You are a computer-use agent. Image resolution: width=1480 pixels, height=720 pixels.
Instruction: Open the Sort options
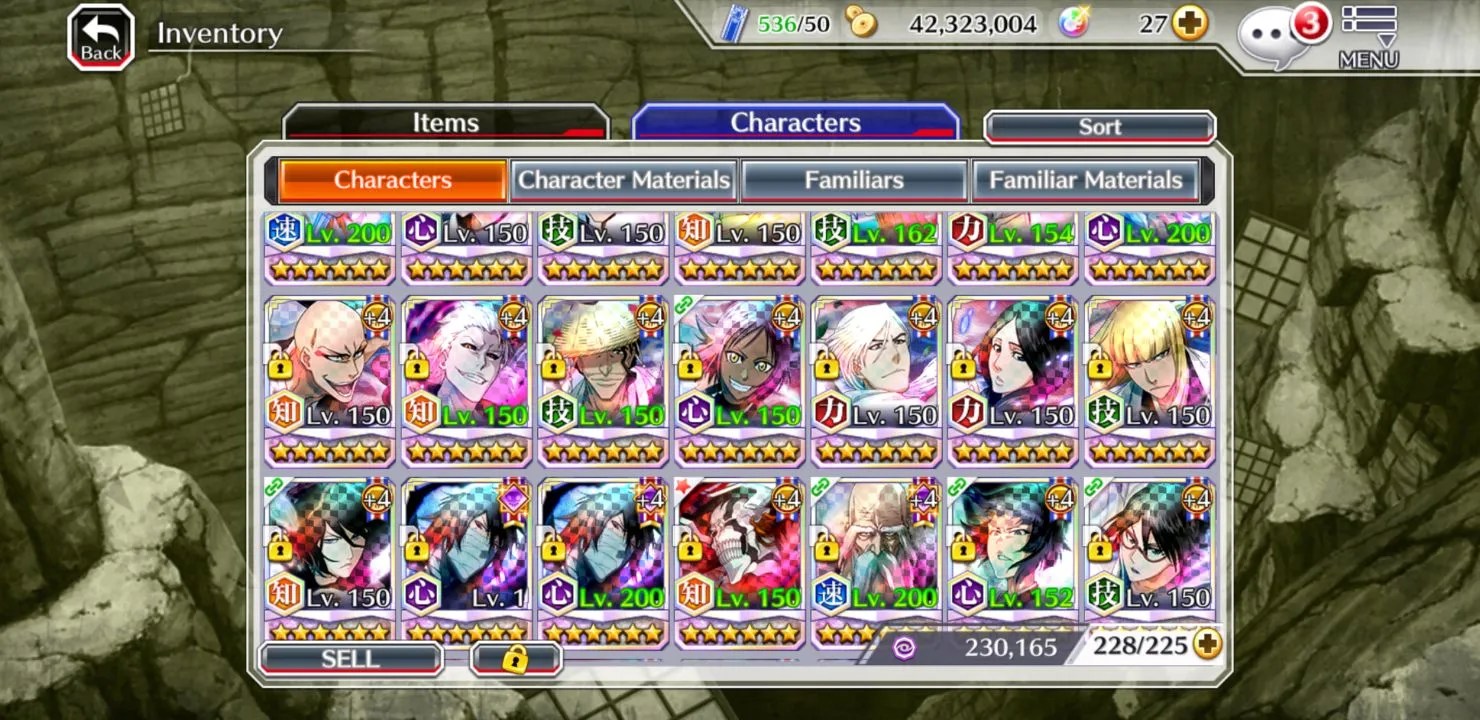pos(1100,127)
